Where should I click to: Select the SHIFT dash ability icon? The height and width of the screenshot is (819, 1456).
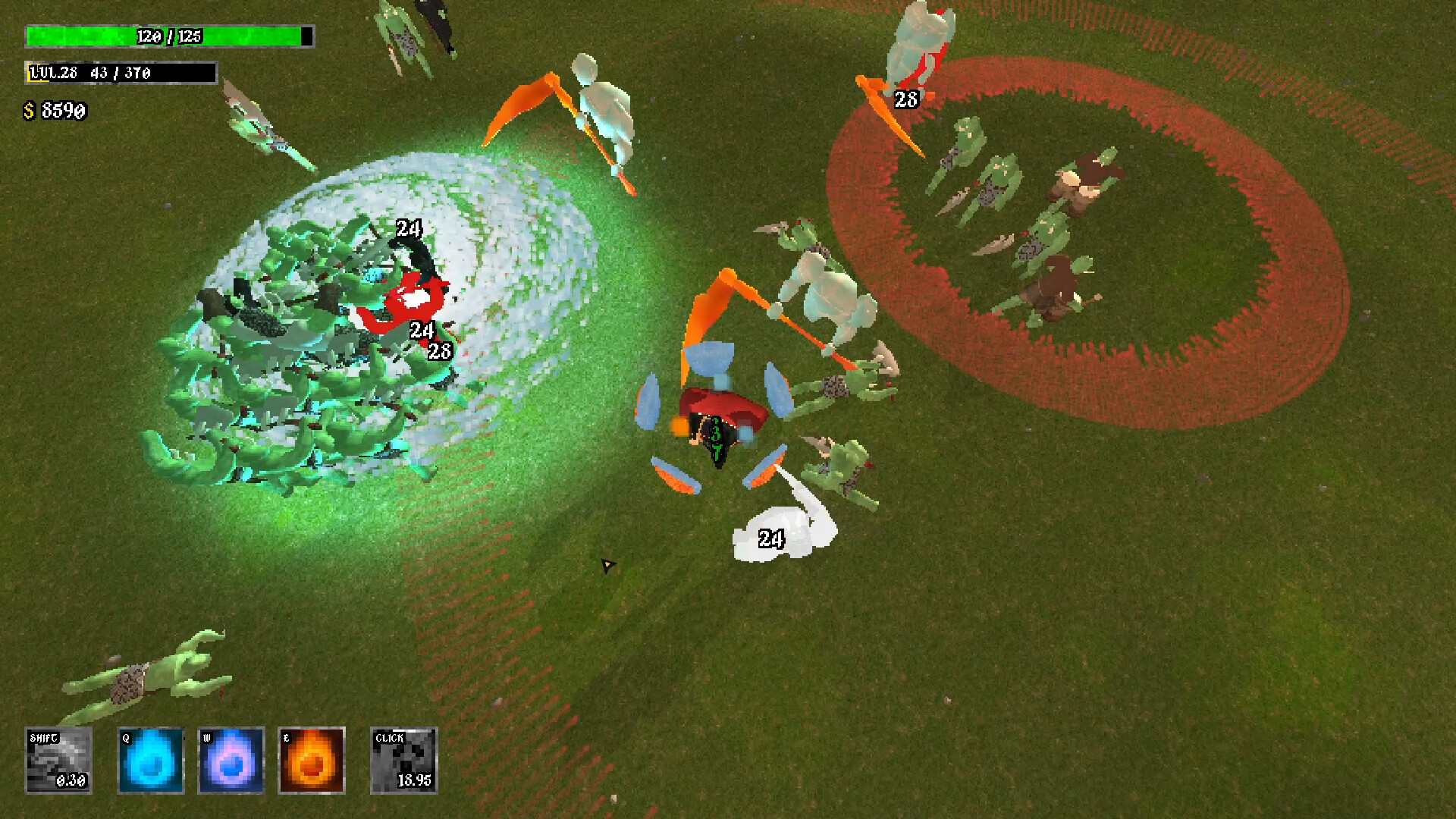point(57,761)
